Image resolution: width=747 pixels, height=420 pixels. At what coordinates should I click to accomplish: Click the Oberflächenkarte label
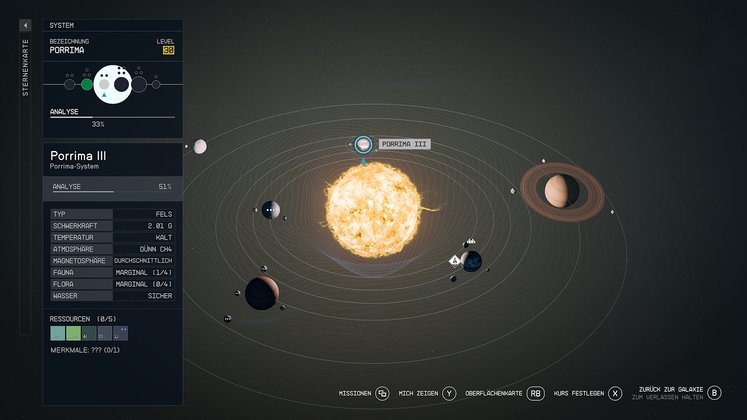494,393
